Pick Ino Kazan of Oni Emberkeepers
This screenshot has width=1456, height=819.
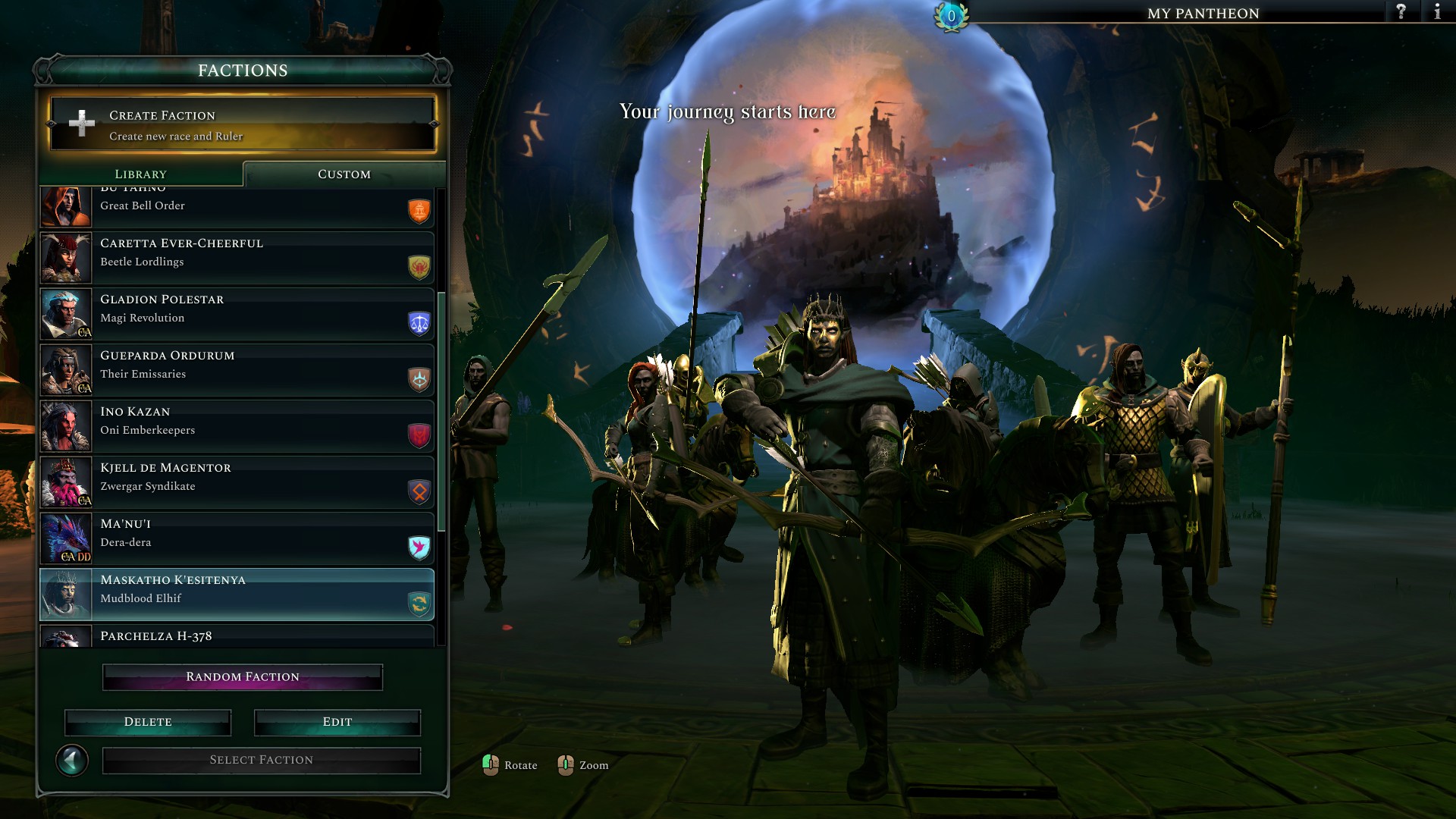pos(237,425)
